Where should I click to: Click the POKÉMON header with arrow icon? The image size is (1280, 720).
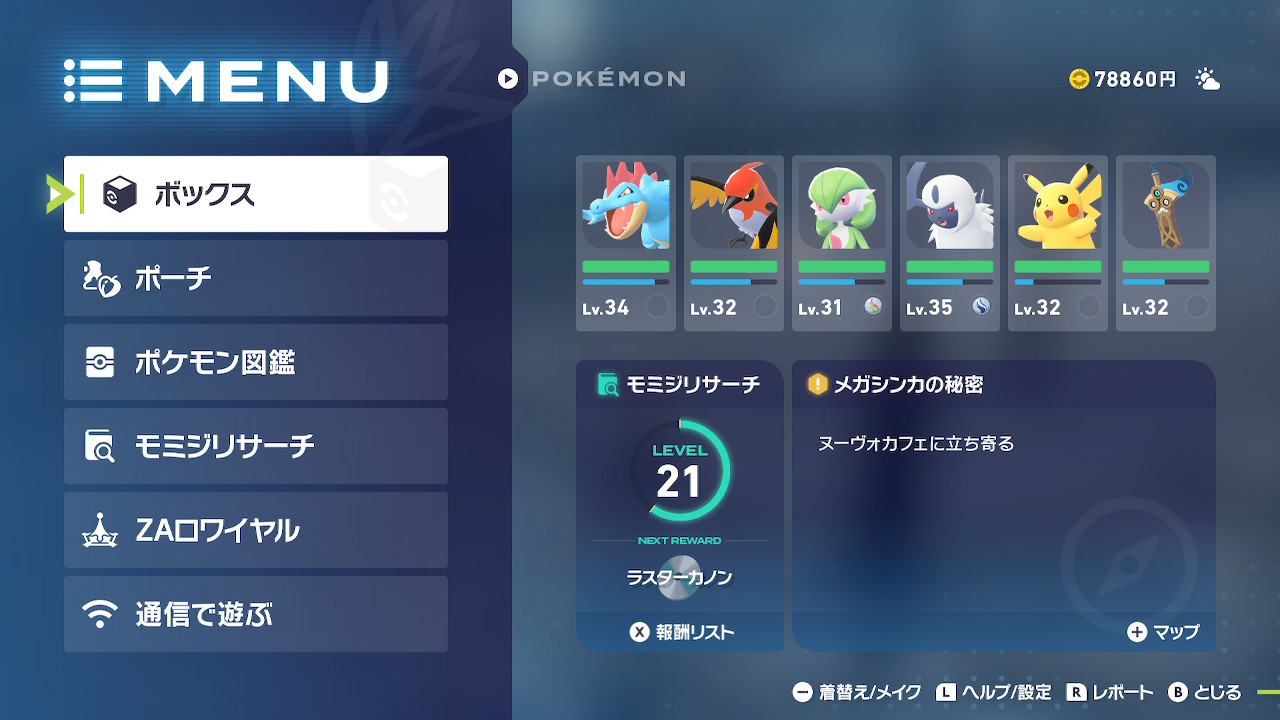click(x=592, y=78)
